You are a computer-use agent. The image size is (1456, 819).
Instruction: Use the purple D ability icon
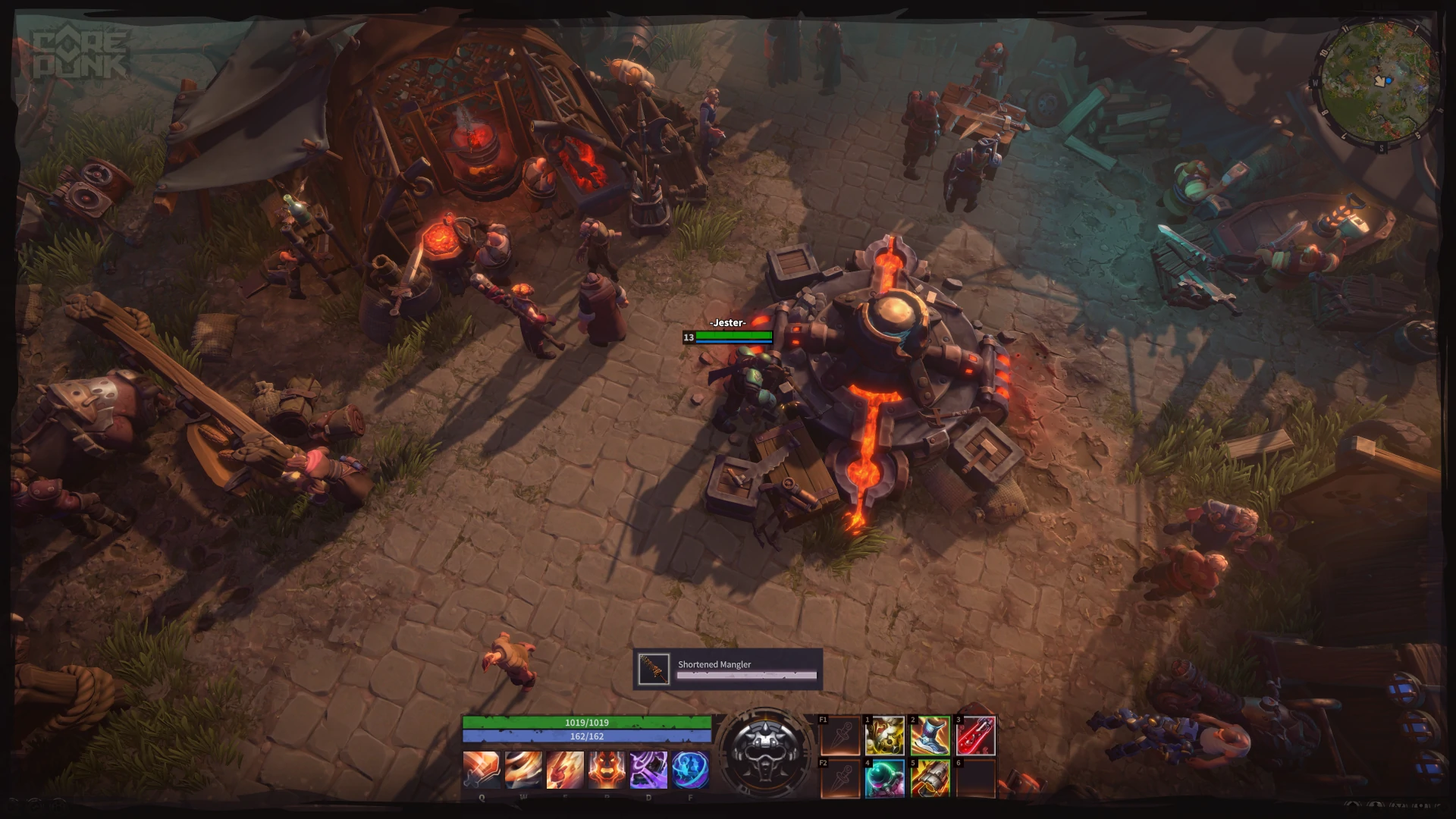pos(647,770)
